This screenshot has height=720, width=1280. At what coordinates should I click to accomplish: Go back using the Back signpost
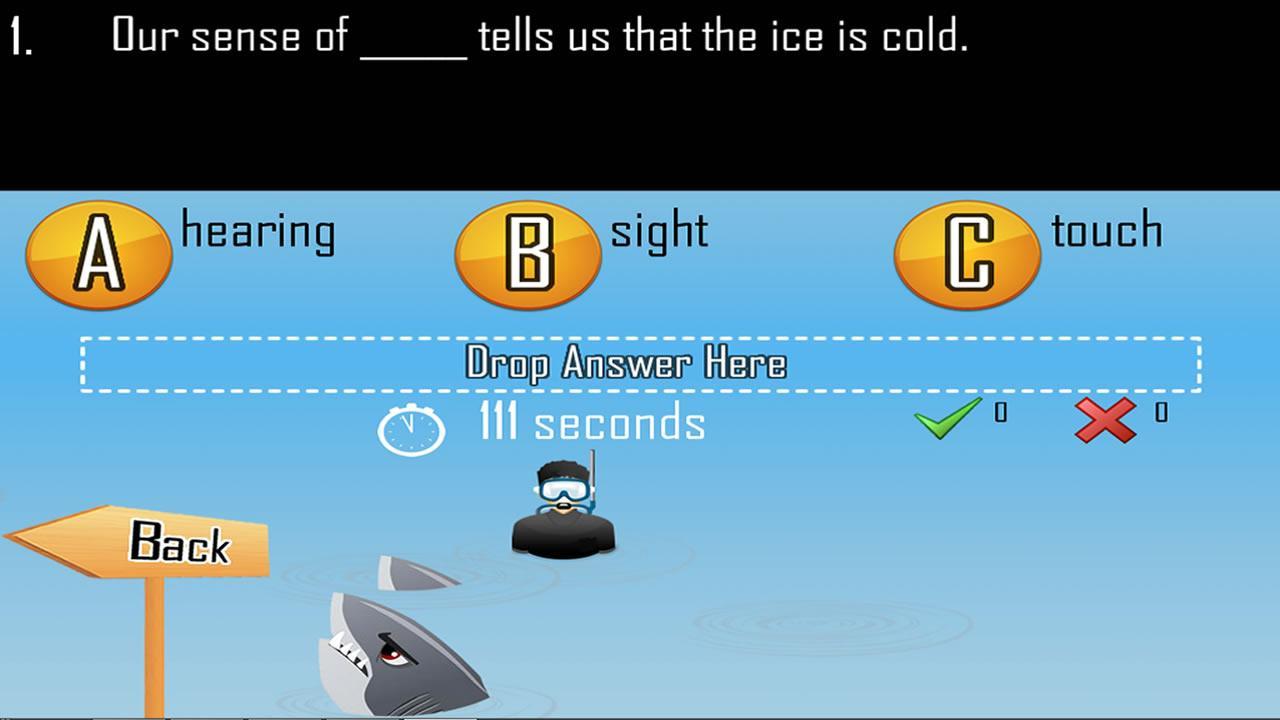(x=160, y=543)
